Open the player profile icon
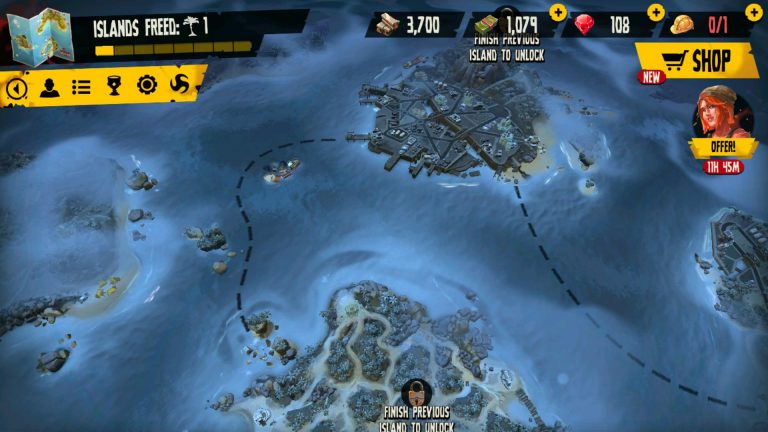The height and width of the screenshot is (432, 768). 49,88
